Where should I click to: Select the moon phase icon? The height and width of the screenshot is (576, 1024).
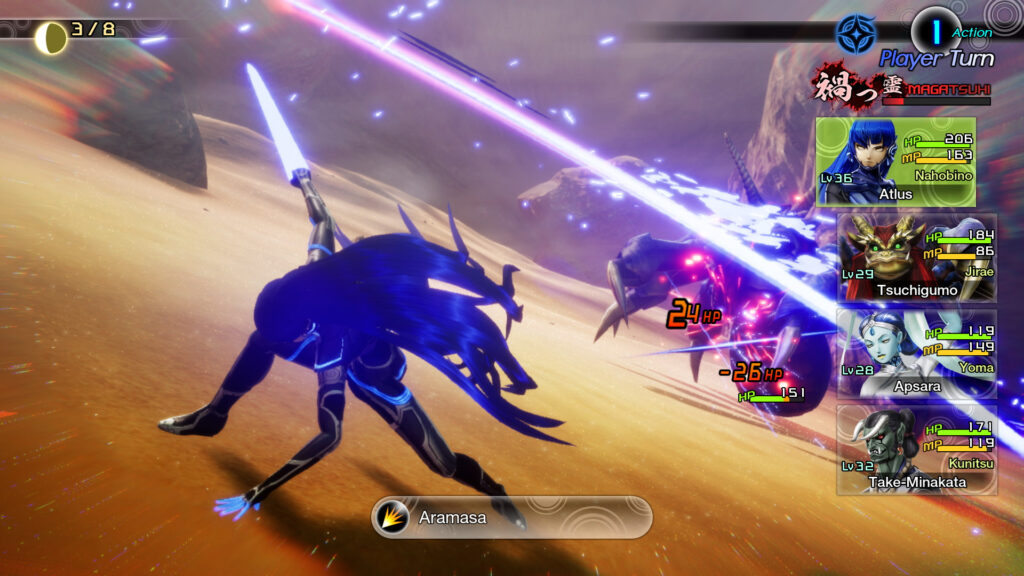tap(51, 38)
